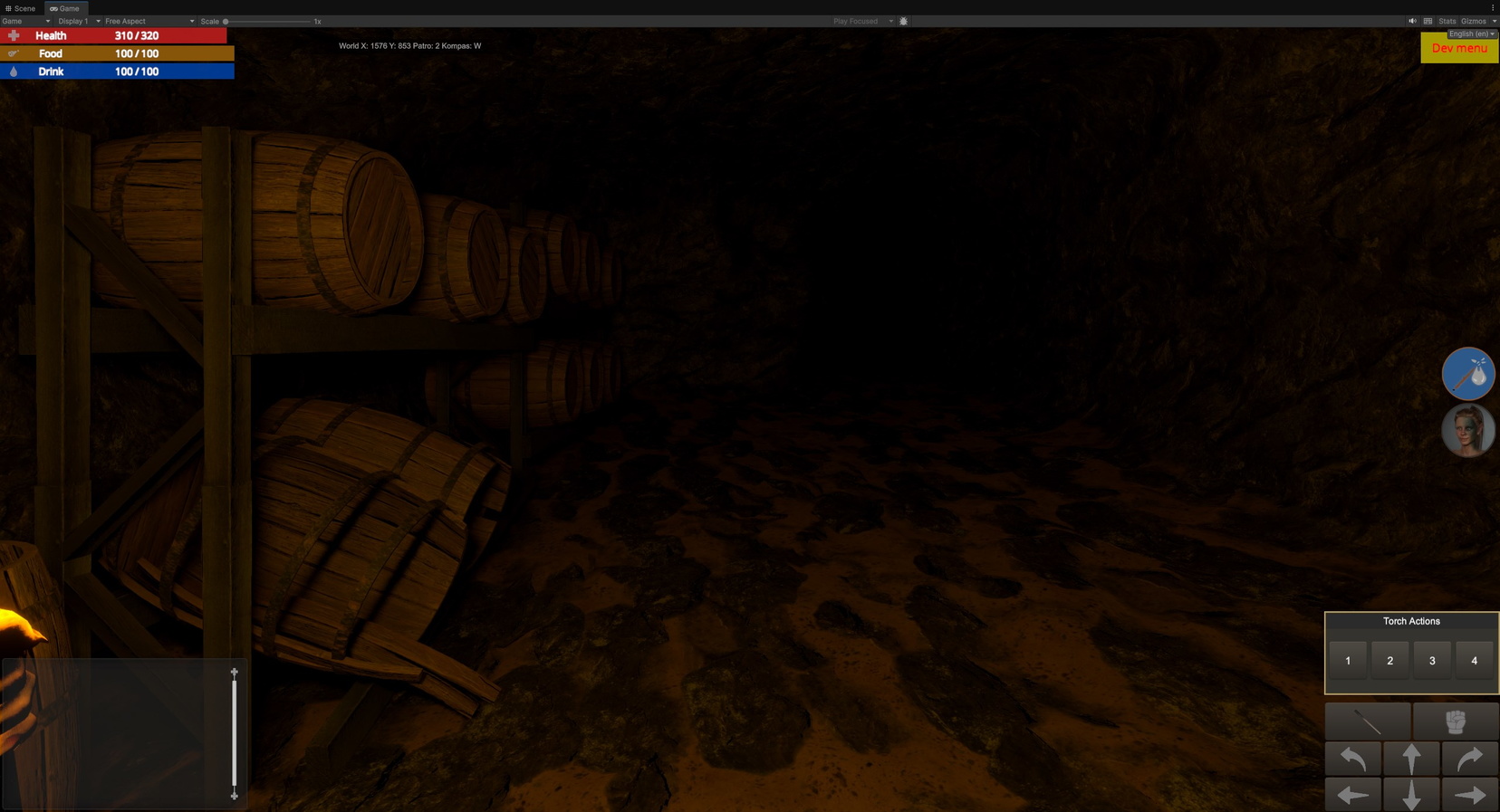Click the torch and pouch inventory icon
1500x812 pixels.
click(x=1467, y=374)
